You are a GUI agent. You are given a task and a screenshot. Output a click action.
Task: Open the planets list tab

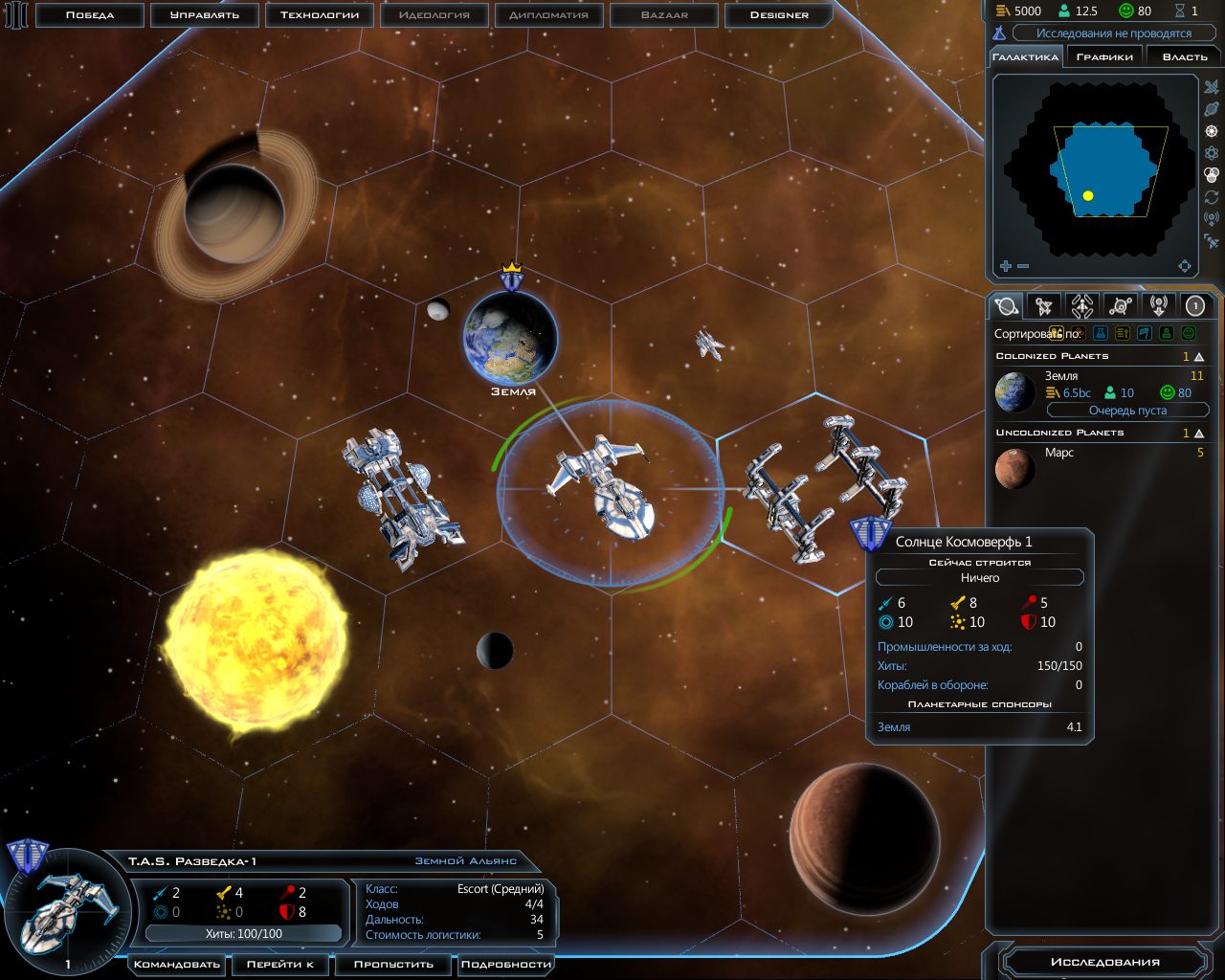point(1006,306)
